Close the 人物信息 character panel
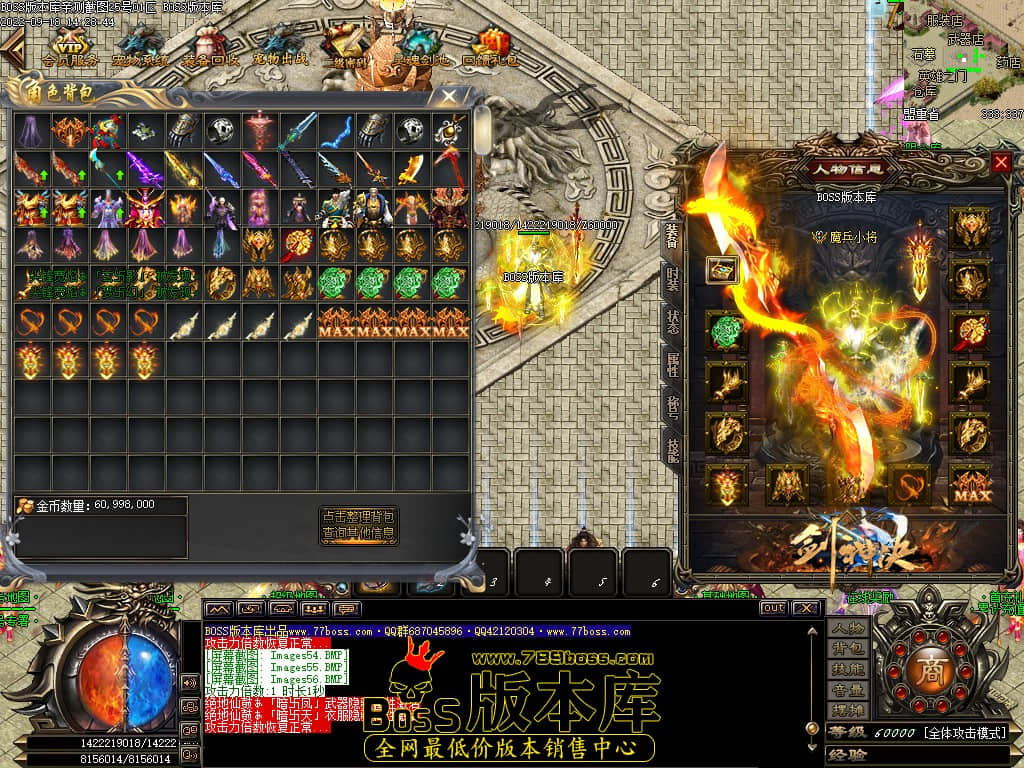Image resolution: width=1024 pixels, height=768 pixels. click(1001, 162)
